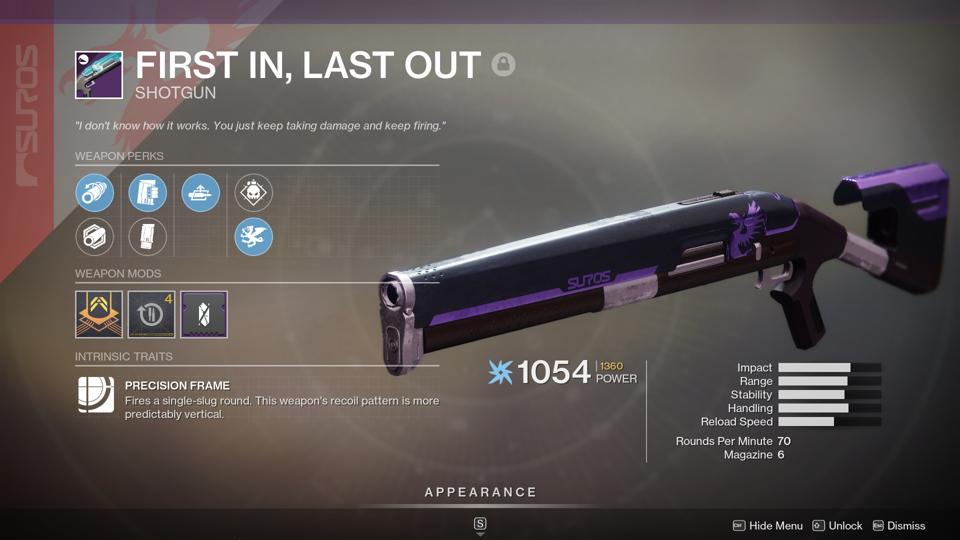Inspect the Precision Frame intrinsic trait icon

96,395
